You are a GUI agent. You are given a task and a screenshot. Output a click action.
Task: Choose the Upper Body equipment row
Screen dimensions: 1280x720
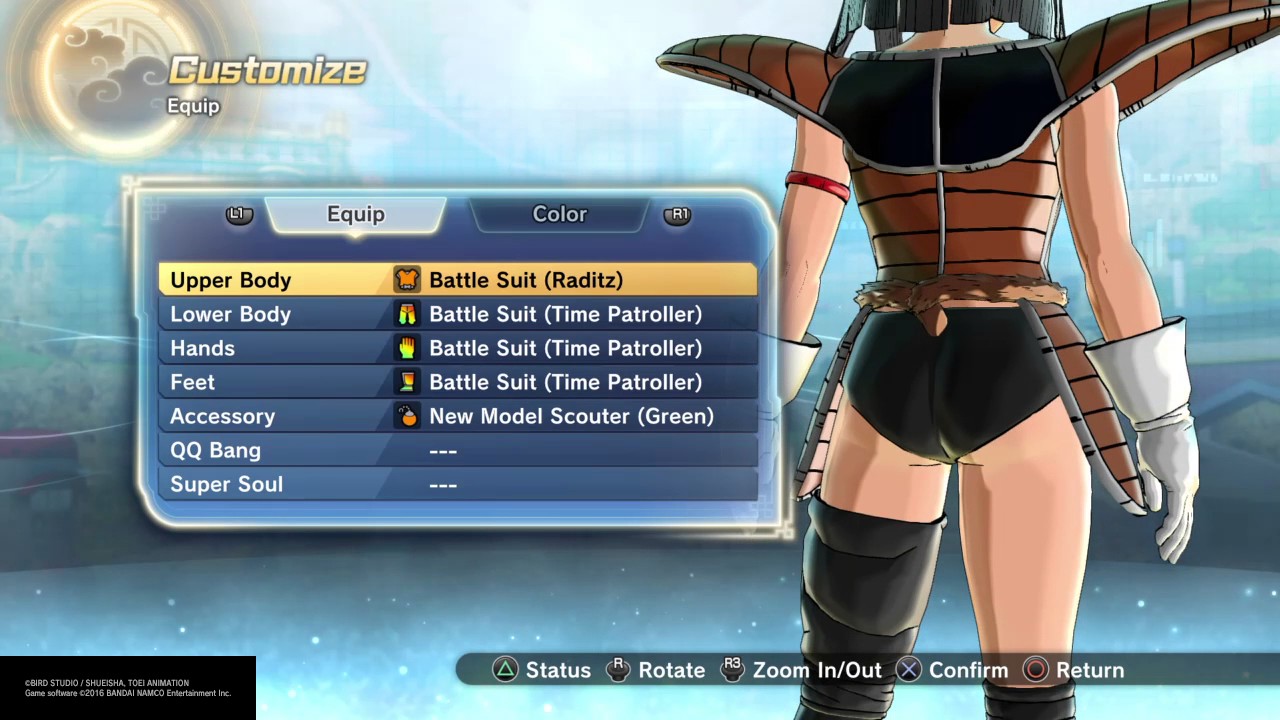[x=457, y=280]
